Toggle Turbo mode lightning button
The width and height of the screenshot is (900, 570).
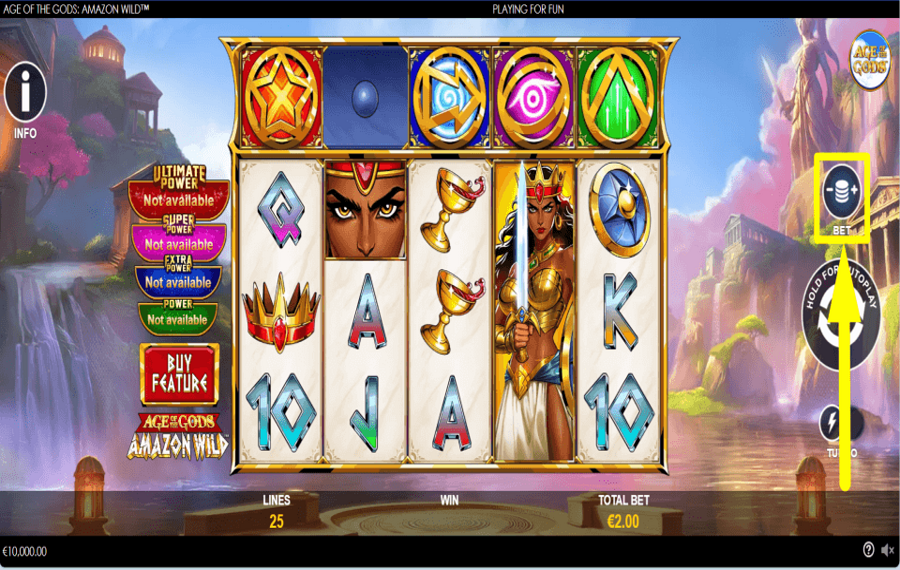pyautogui.click(x=835, y=424)
